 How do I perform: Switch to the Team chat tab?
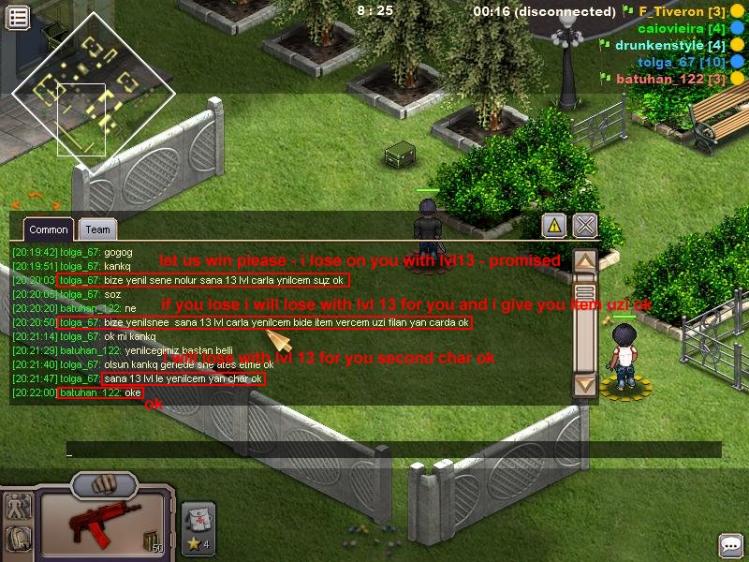click(97, 230)
